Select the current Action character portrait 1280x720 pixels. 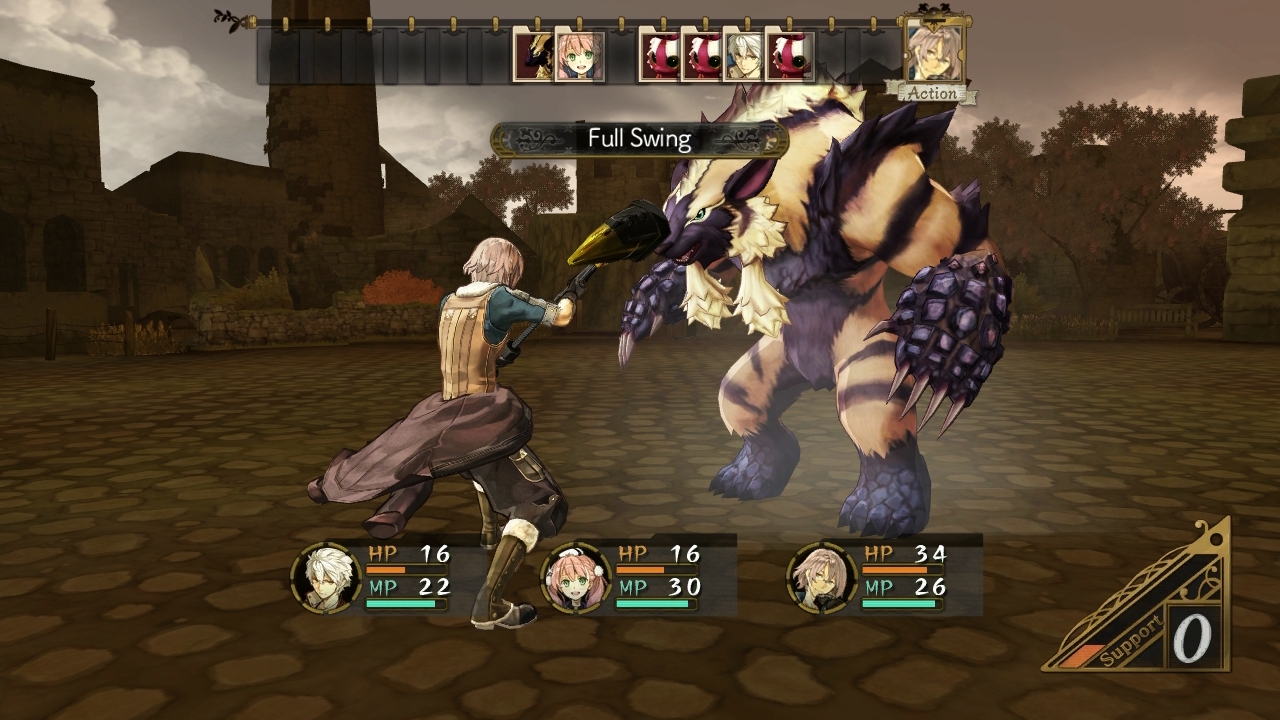pos(933,50)
